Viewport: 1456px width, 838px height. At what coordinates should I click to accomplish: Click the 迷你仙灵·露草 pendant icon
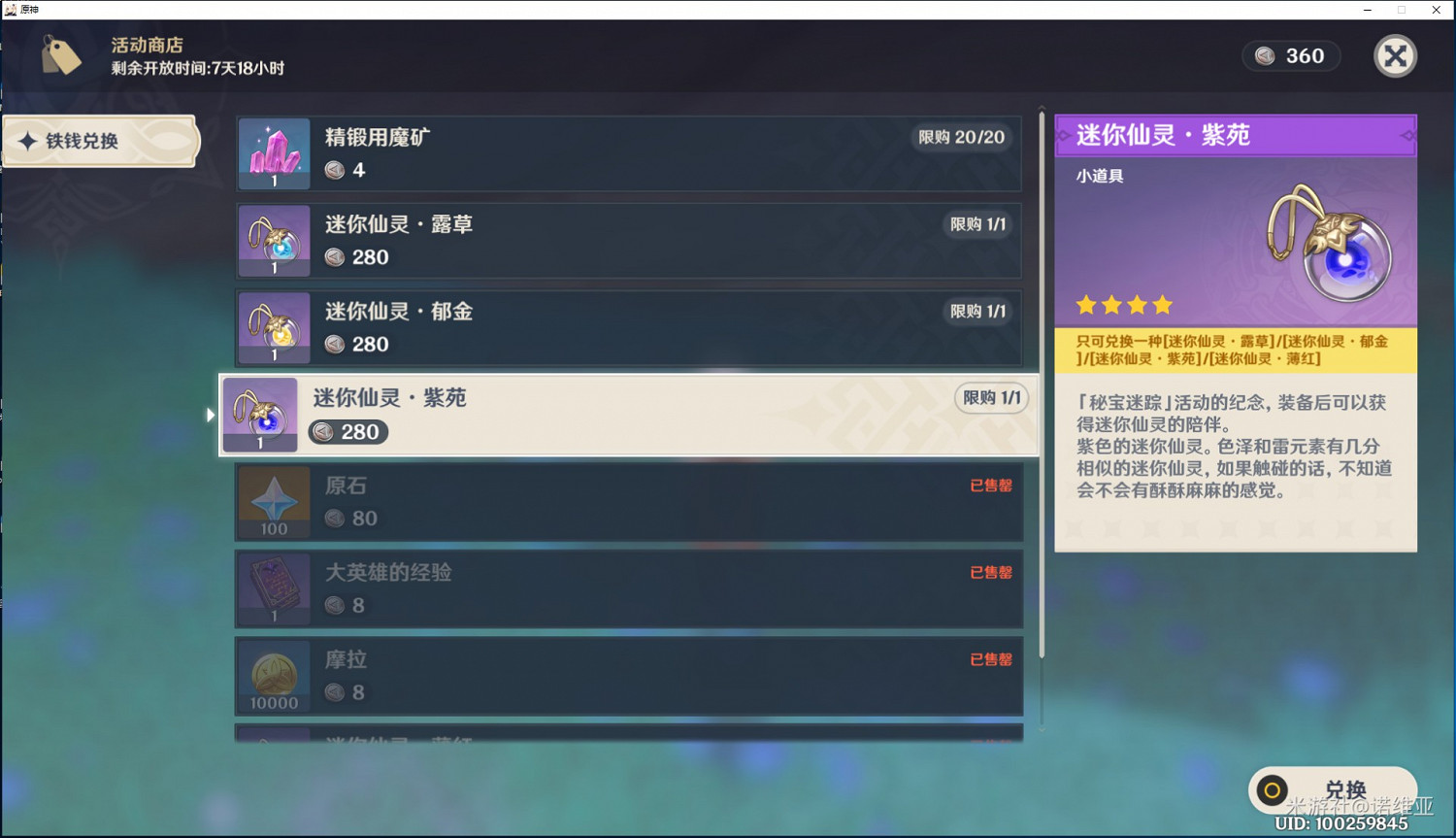click(273, 239)
